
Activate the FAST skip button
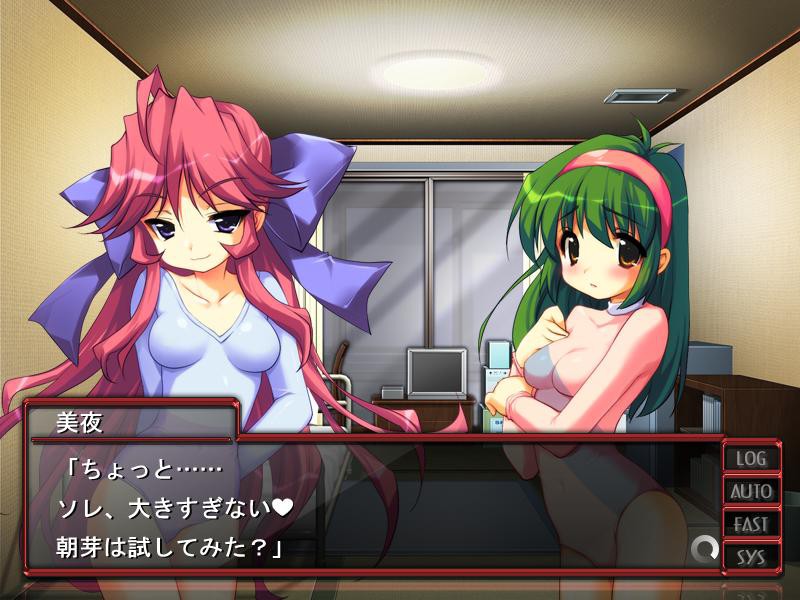[x=752, y=524]
